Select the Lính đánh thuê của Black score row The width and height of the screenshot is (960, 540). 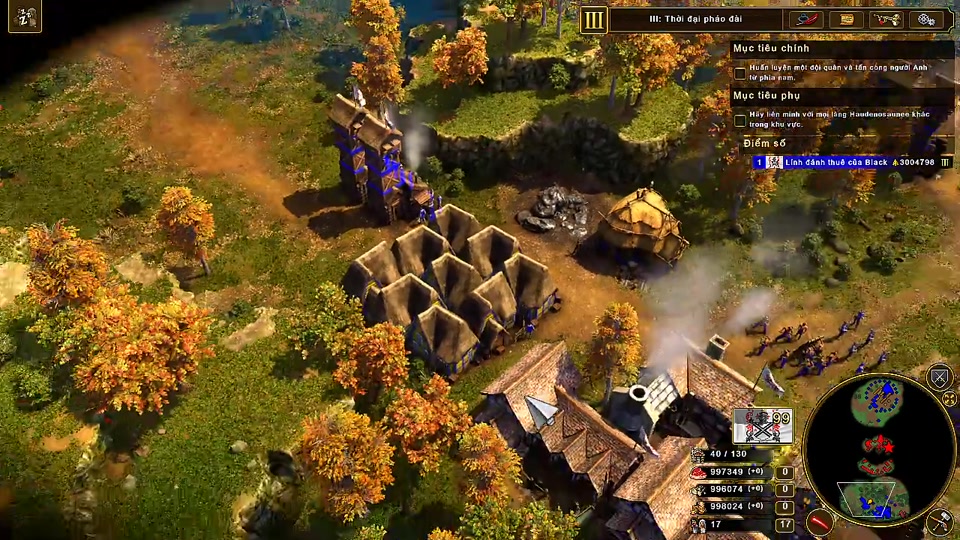[x=852, y=162]
